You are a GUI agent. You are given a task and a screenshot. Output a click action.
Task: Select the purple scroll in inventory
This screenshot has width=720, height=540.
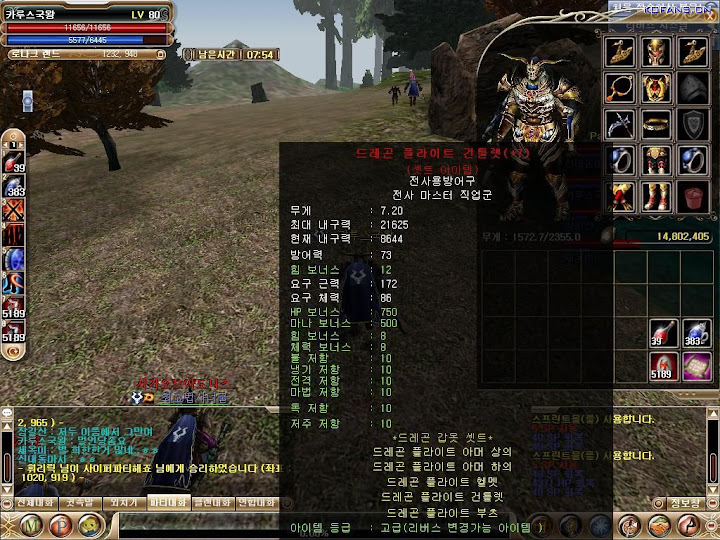(x=695, y=367)
